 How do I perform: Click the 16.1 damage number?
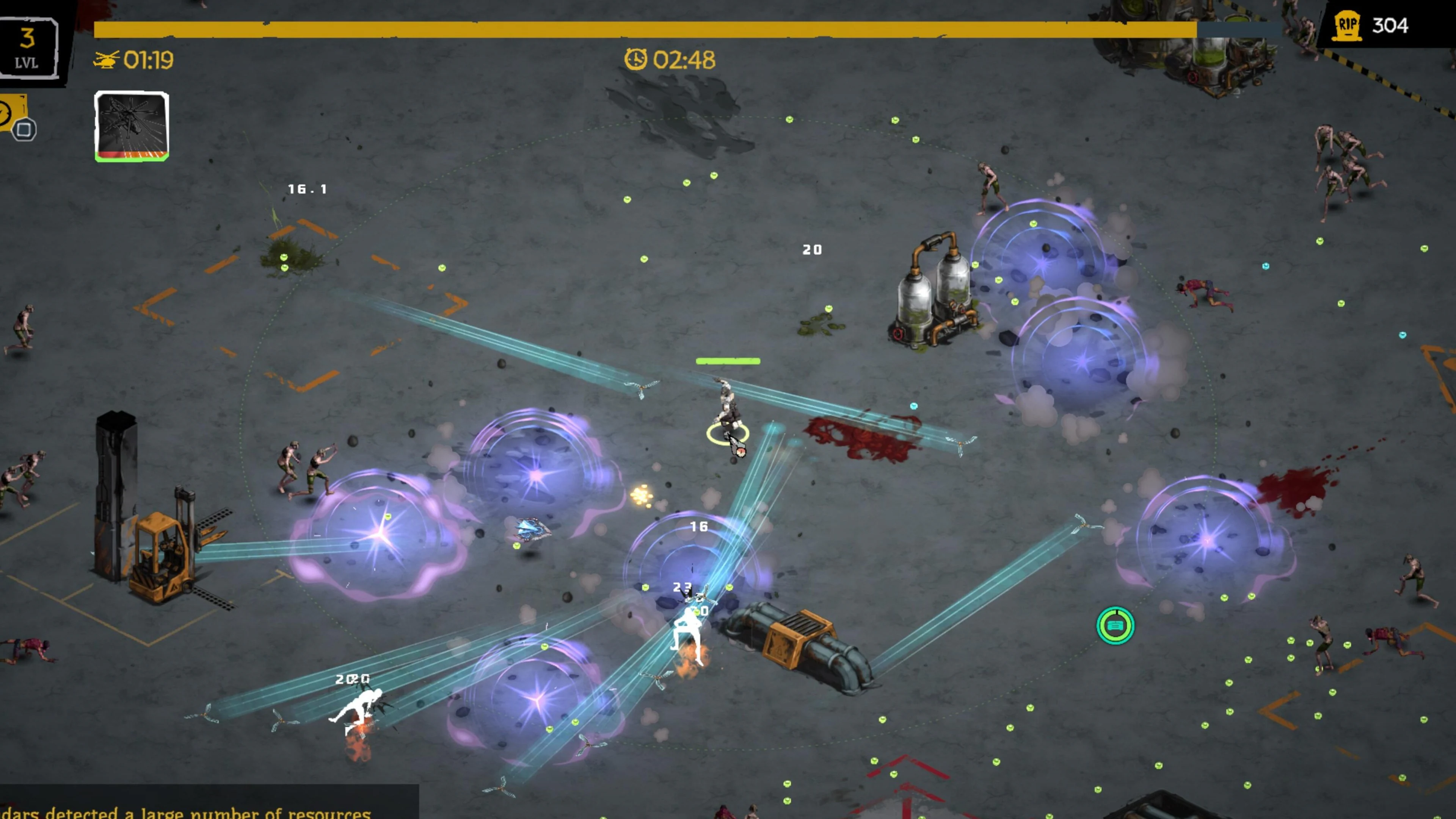(308, 189)
